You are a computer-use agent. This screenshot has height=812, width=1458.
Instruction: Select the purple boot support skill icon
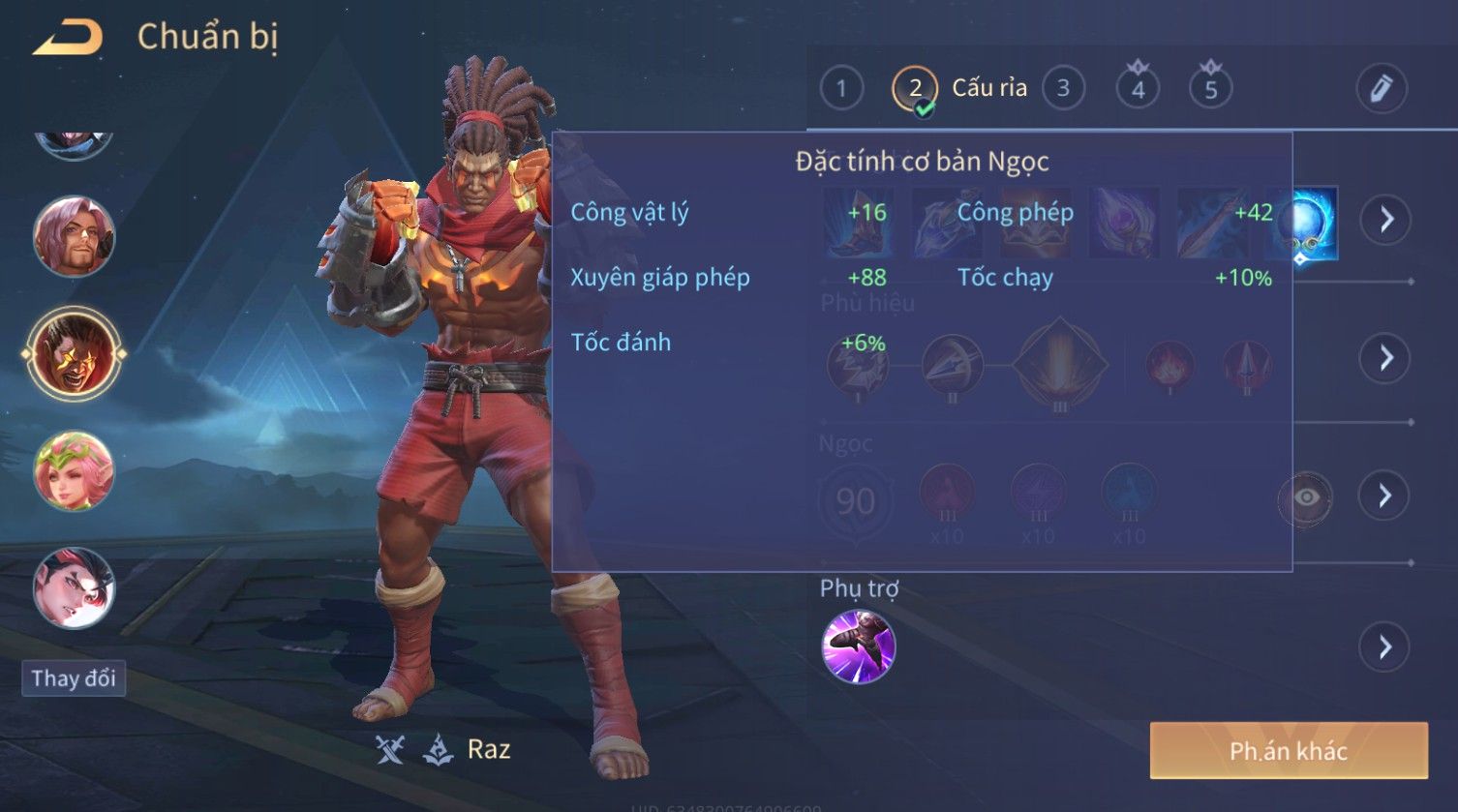858,647
